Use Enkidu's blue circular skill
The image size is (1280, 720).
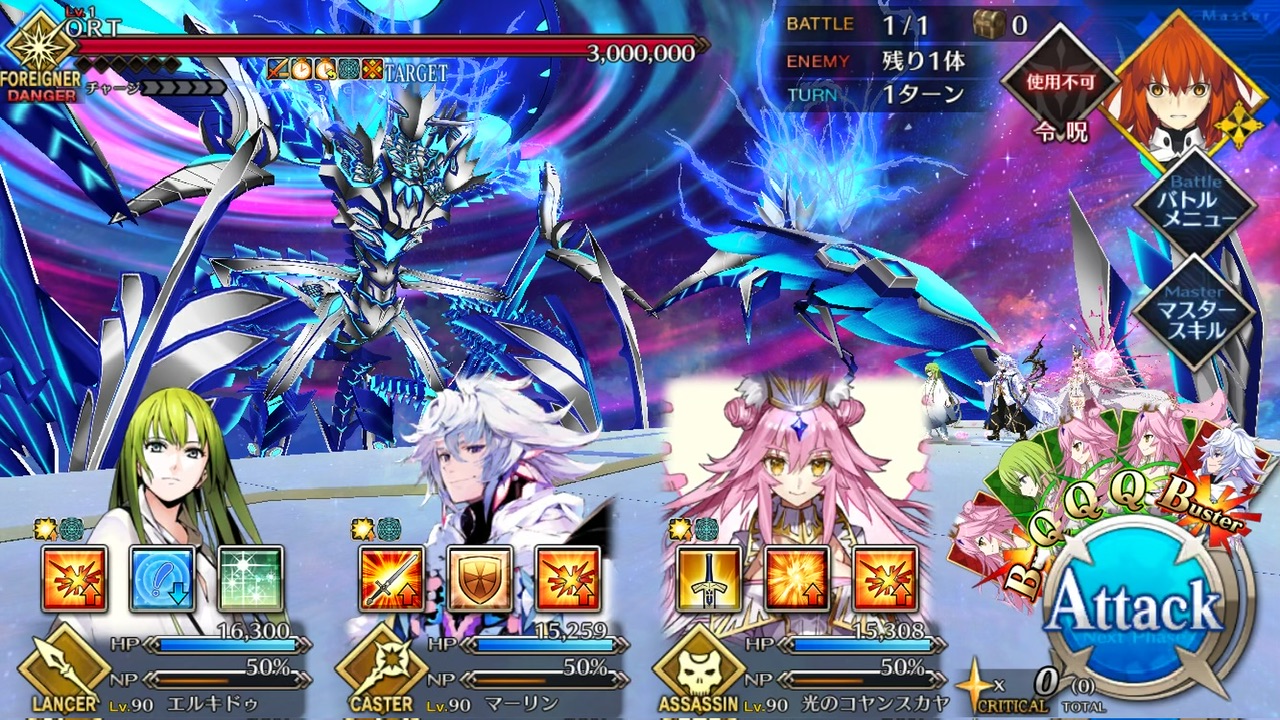(162, 579)
